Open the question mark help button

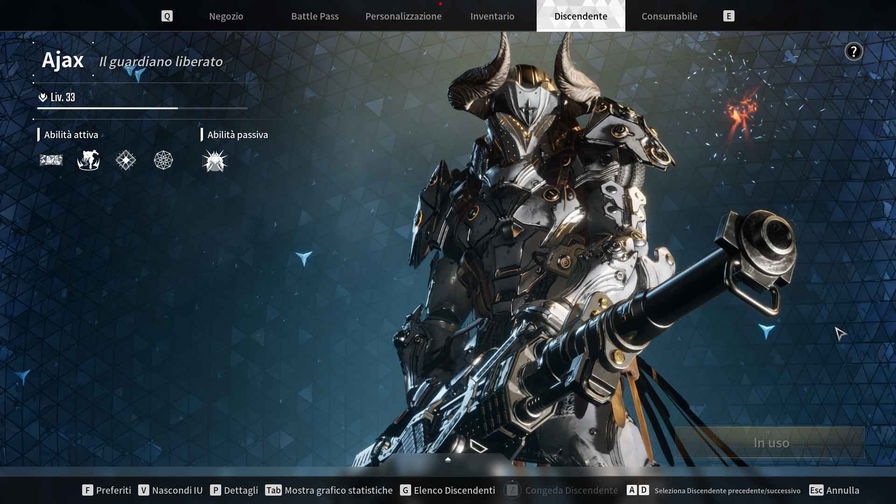853,52
